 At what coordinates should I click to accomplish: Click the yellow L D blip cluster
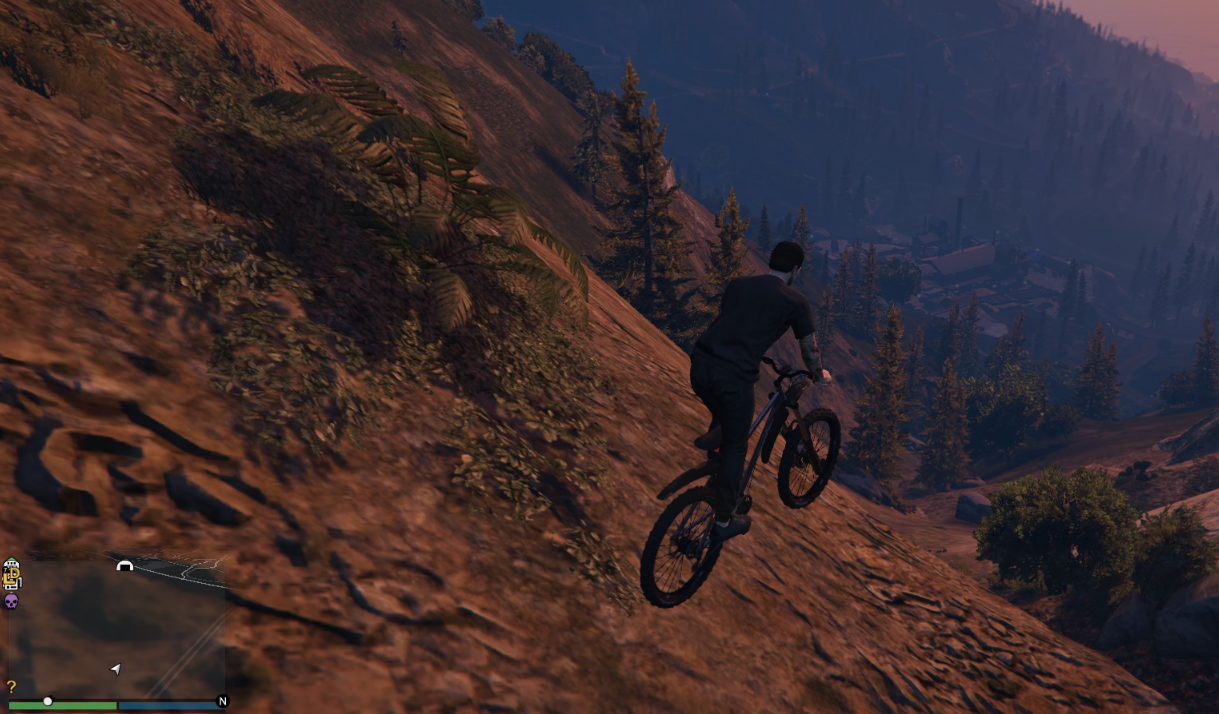11,575
